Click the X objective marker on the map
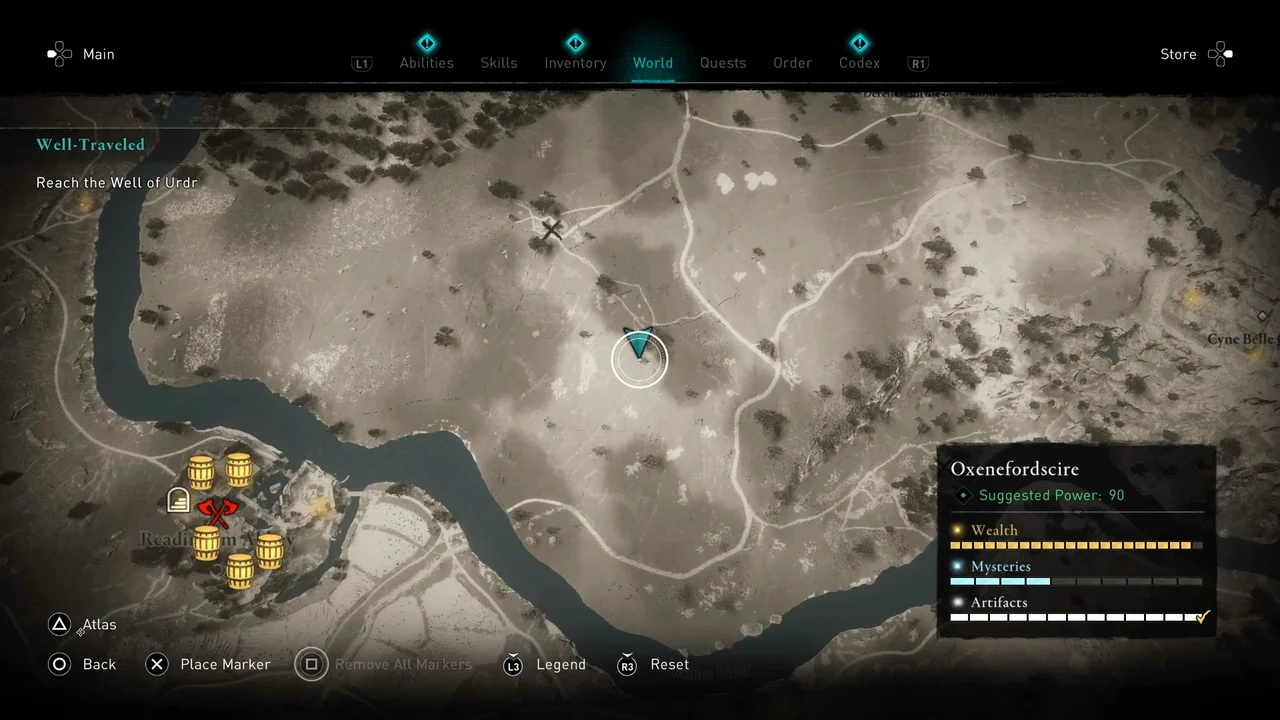Screen dimensions: 1280x720 (551, 230)
